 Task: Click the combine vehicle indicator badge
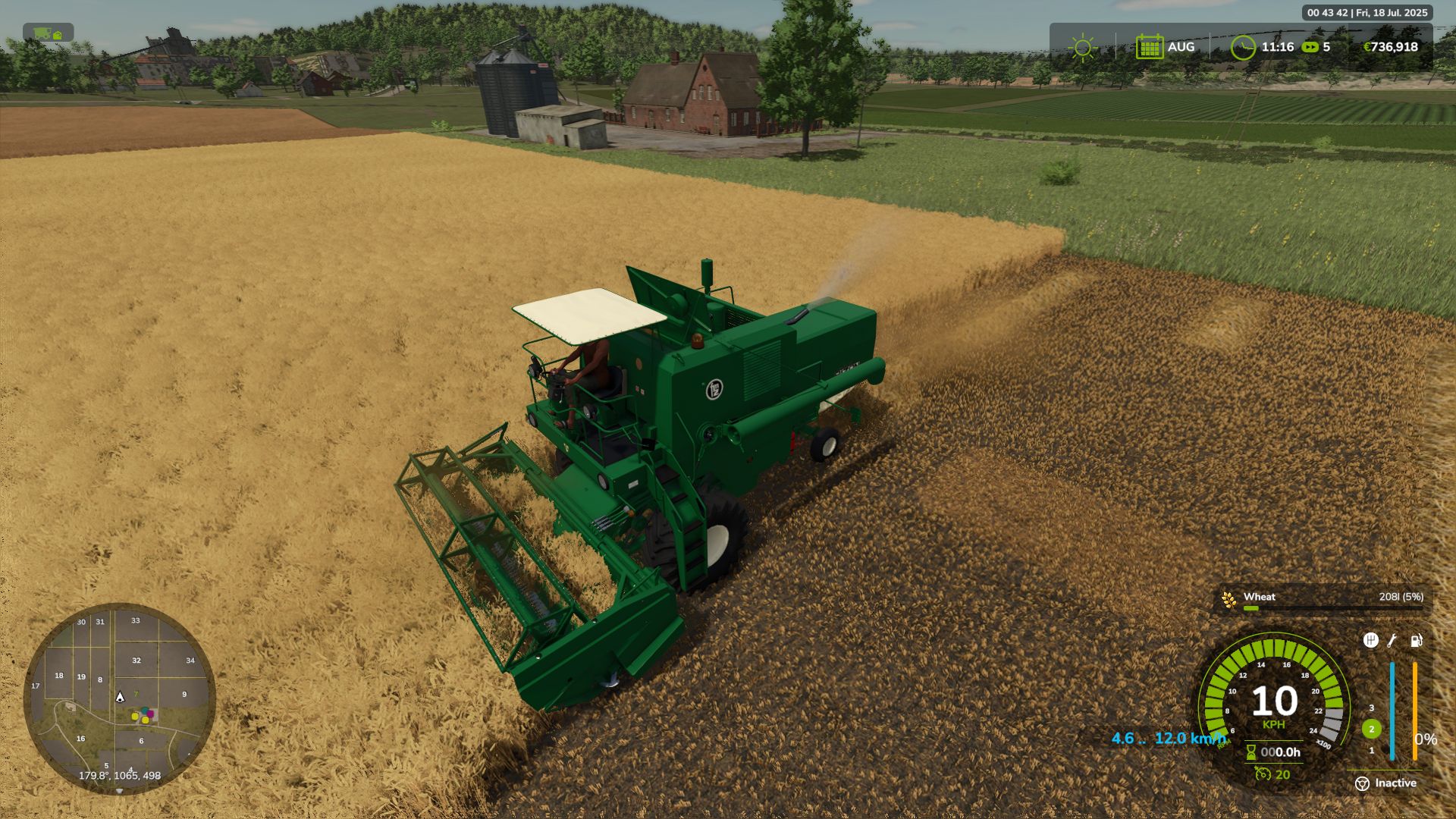click(x=48, y=33)
